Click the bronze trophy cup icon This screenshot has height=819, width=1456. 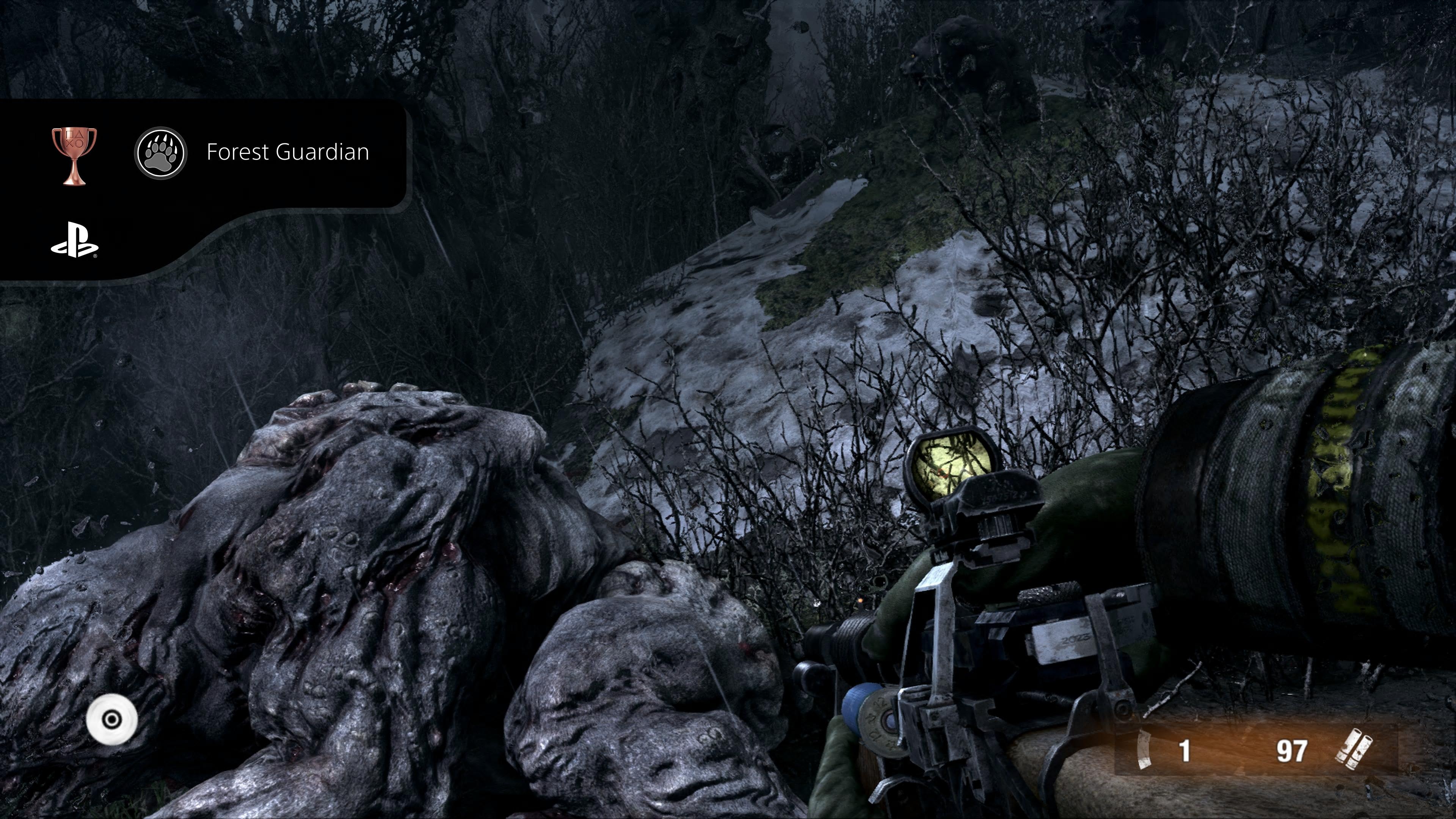pyautogui.click(x=74, y=155)
